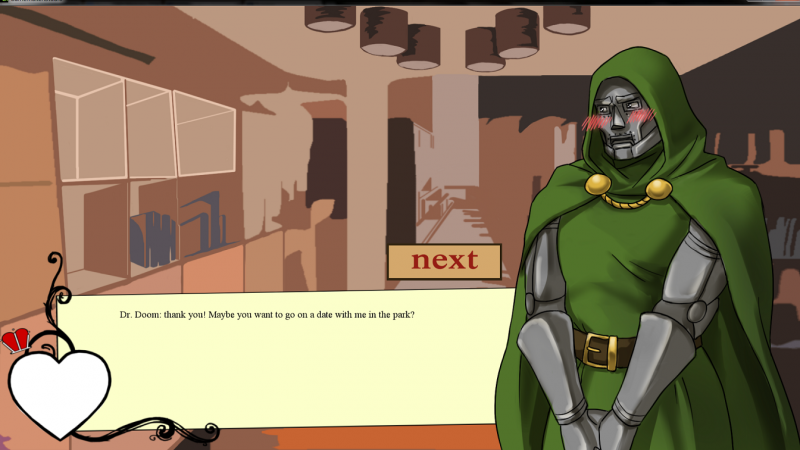This screenshot has height=450, width=800.
Task: Click the red next button
Action: 444,261
